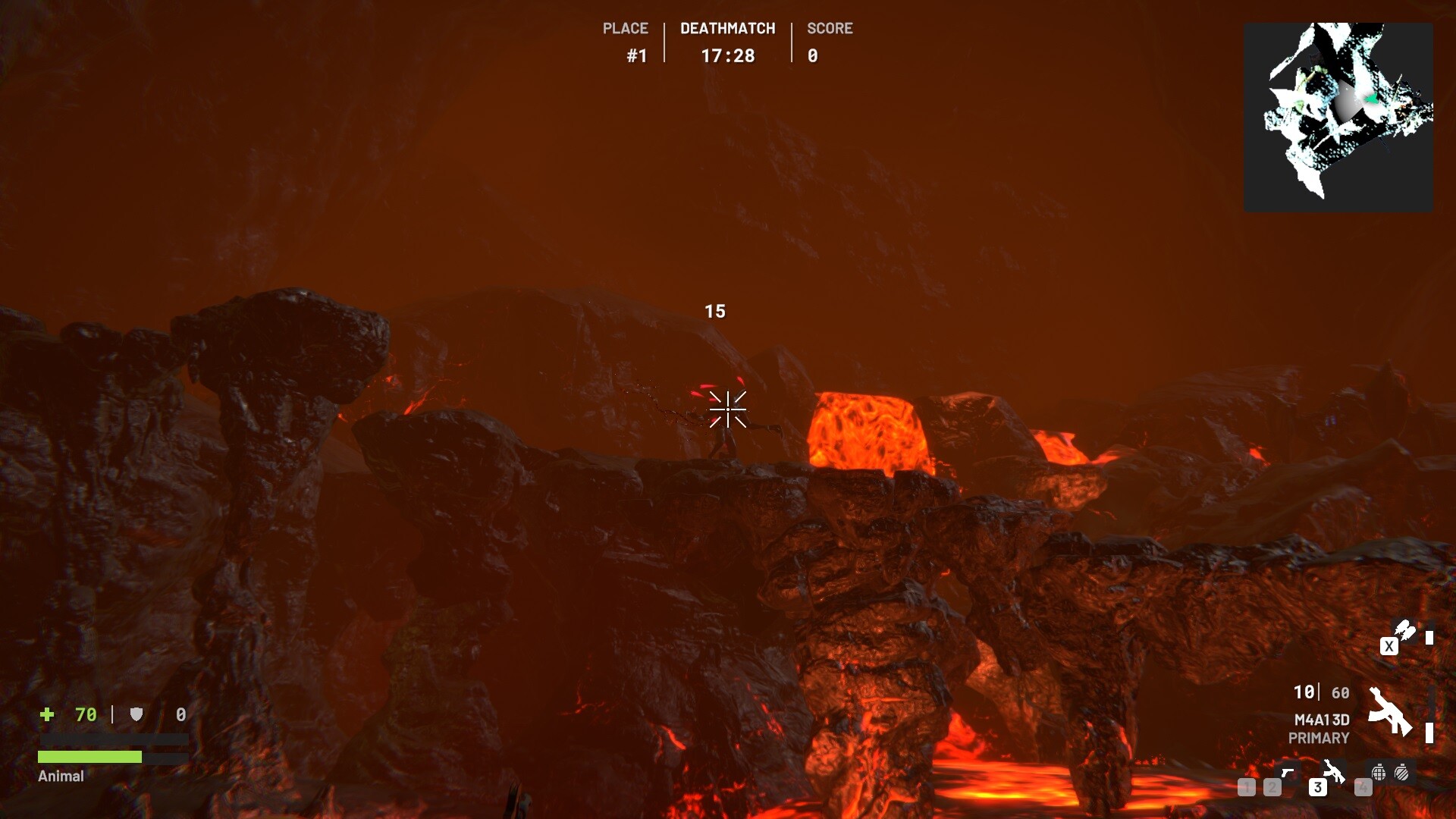Screen dimensions: 1456x819
Task: Click the molotov icon next to the grenade
Action: 1401,773
